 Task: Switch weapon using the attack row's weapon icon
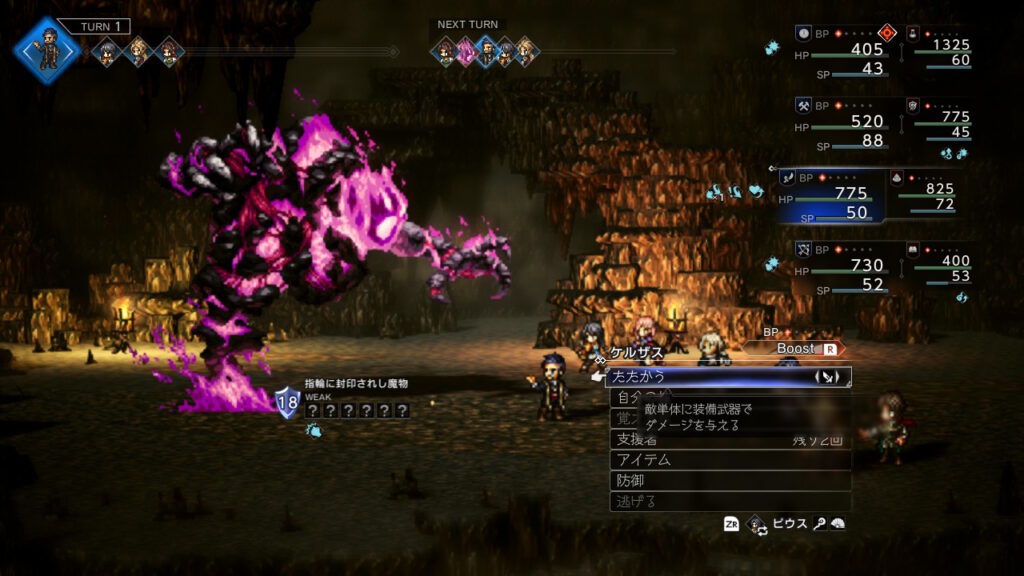827,377
